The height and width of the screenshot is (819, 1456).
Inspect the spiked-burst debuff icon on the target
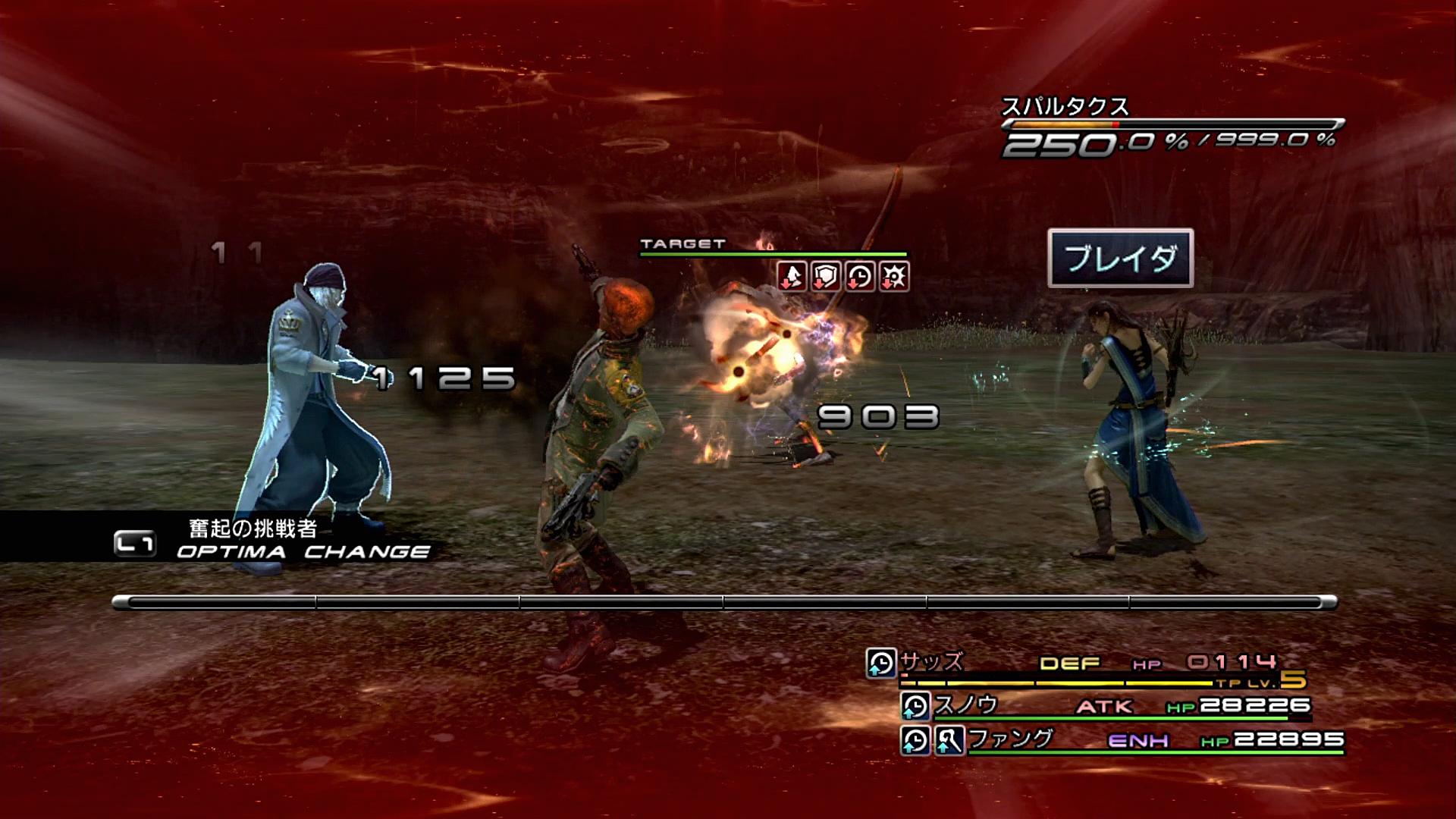tap(893, 277)
